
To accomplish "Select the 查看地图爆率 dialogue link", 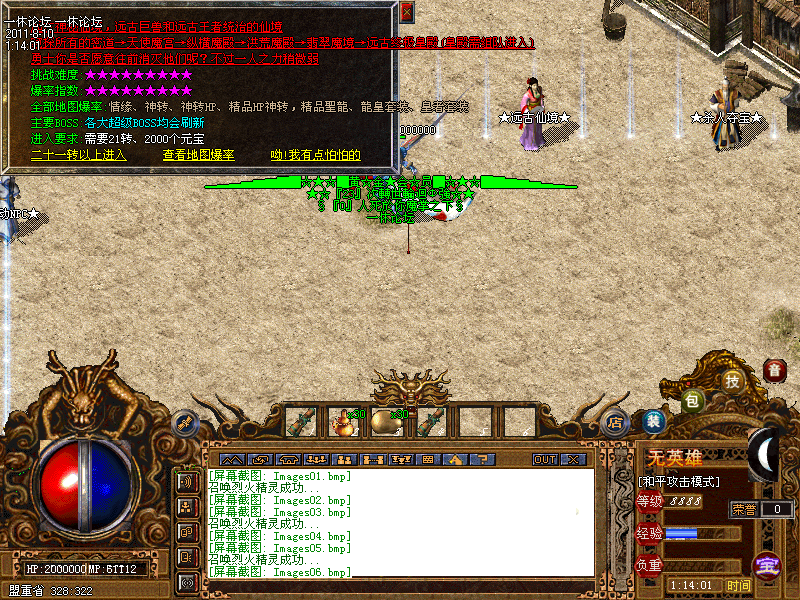I will (x=199, y=155).
